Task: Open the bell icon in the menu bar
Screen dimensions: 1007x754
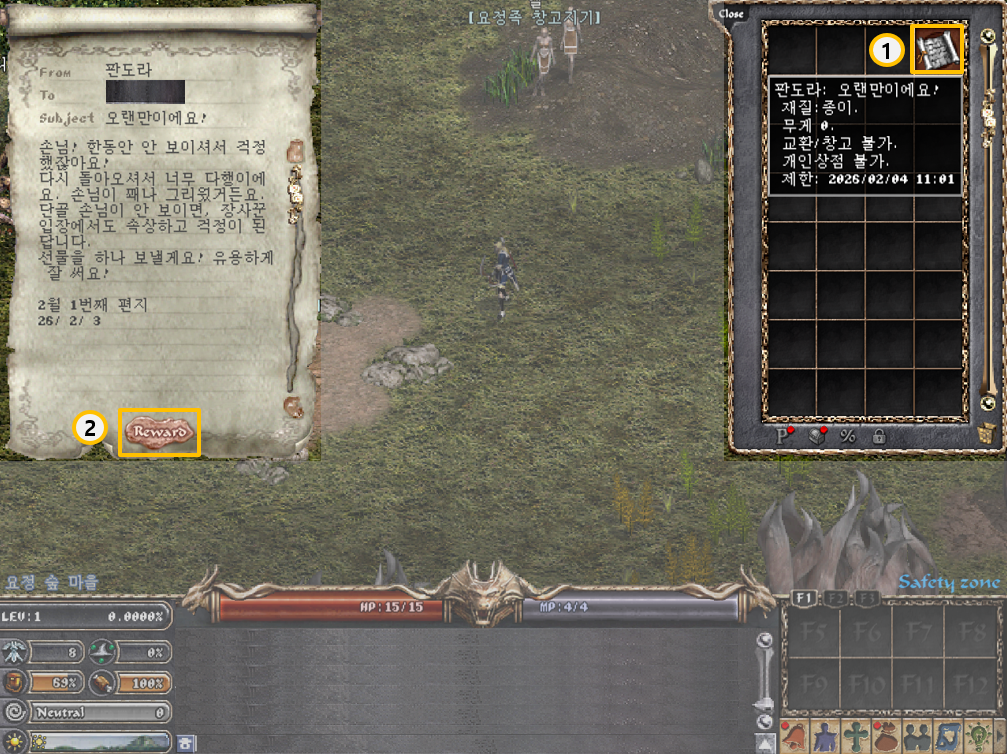Action: (793, 738)
